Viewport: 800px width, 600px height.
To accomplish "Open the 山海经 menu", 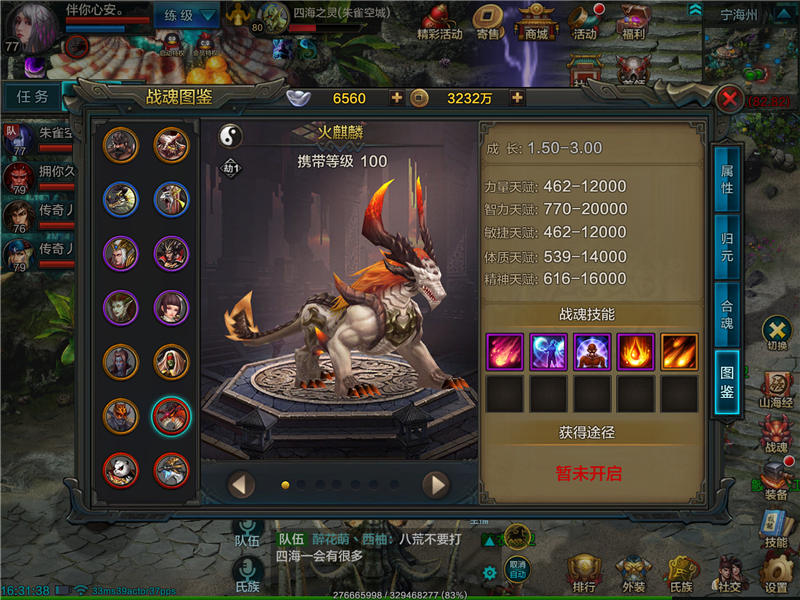I will pos(777,389).
